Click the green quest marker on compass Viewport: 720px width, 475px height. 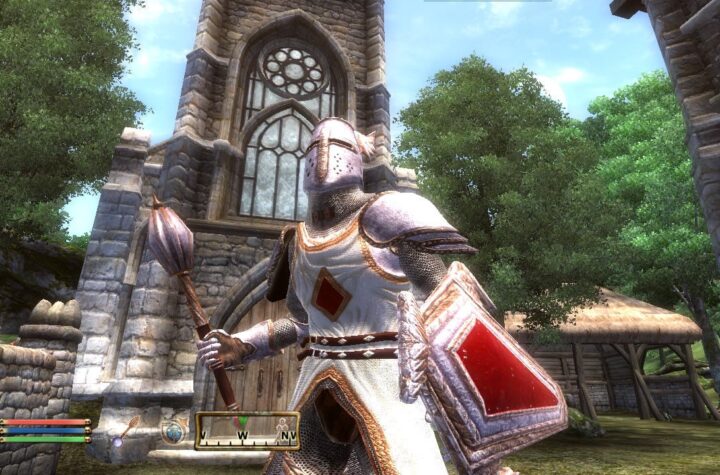point(241,422)
